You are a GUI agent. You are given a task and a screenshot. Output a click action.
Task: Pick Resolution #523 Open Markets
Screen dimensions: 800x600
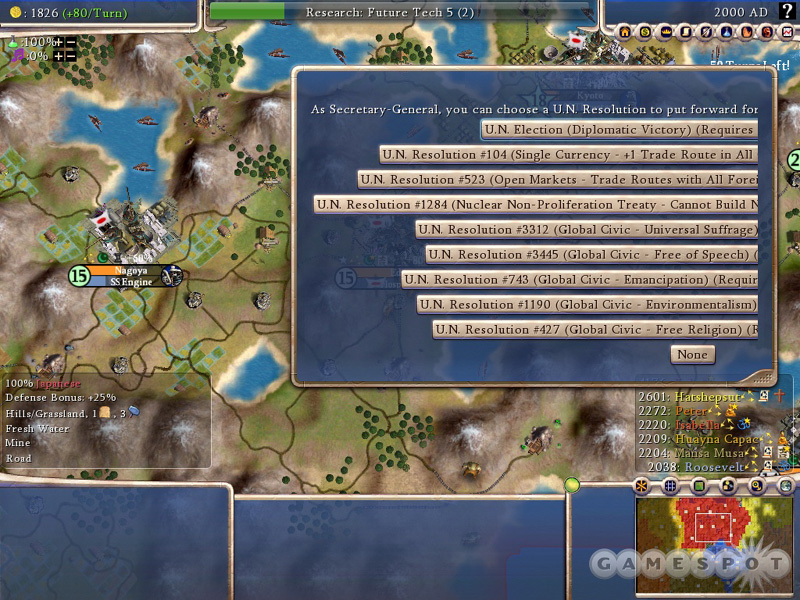pyautogui.click(x=557, y=179)
